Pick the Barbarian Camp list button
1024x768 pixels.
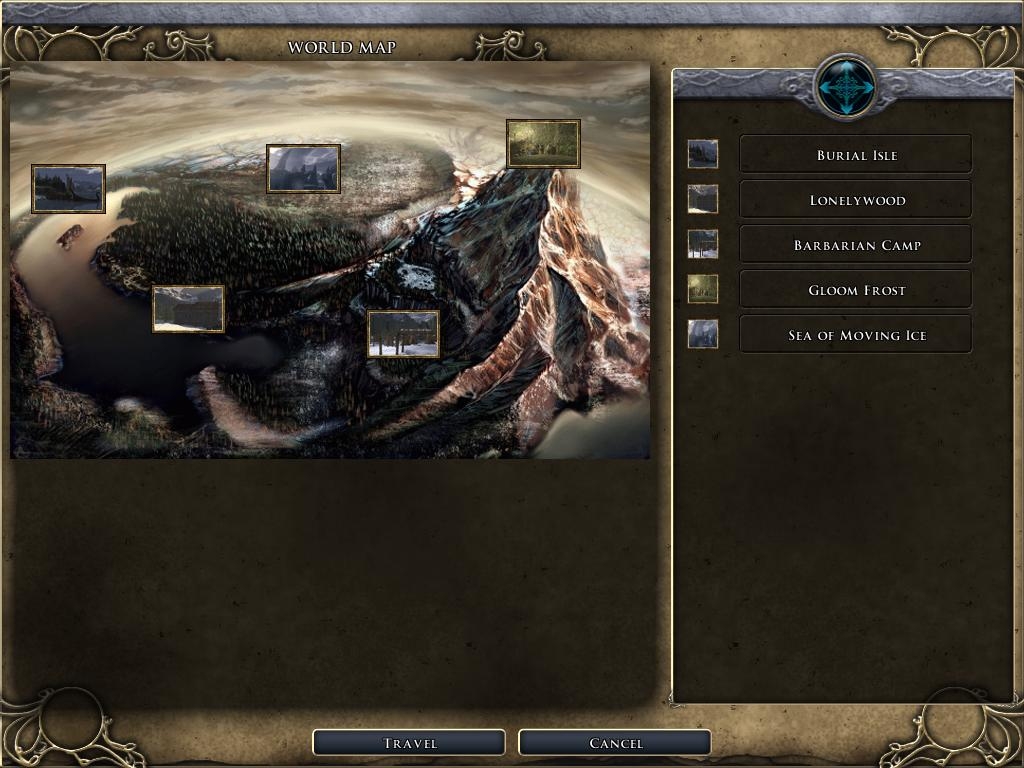pyautogui.click(x=855, y=245)
